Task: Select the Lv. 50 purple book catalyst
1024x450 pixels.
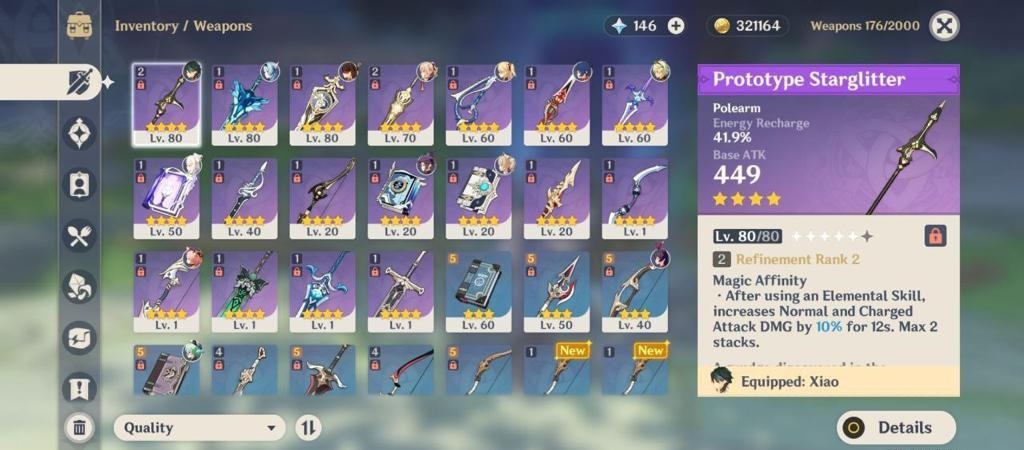Action: click(165, 197)
